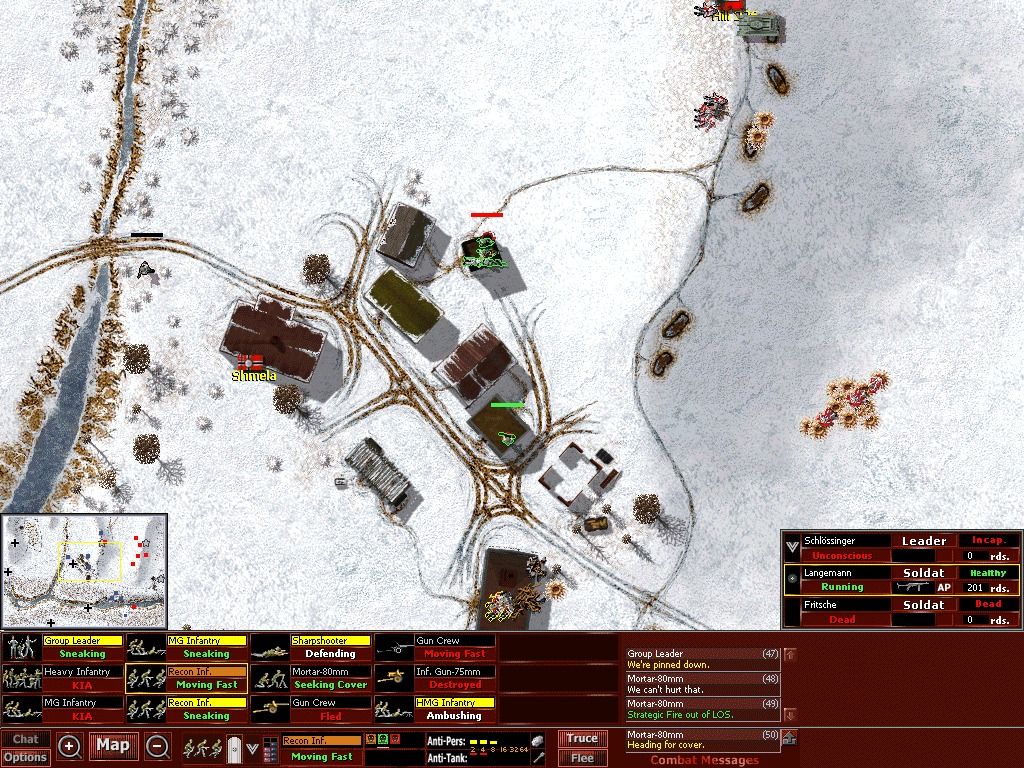
Task: Select the Sharpshooter unit card
Action: [311, 647]
